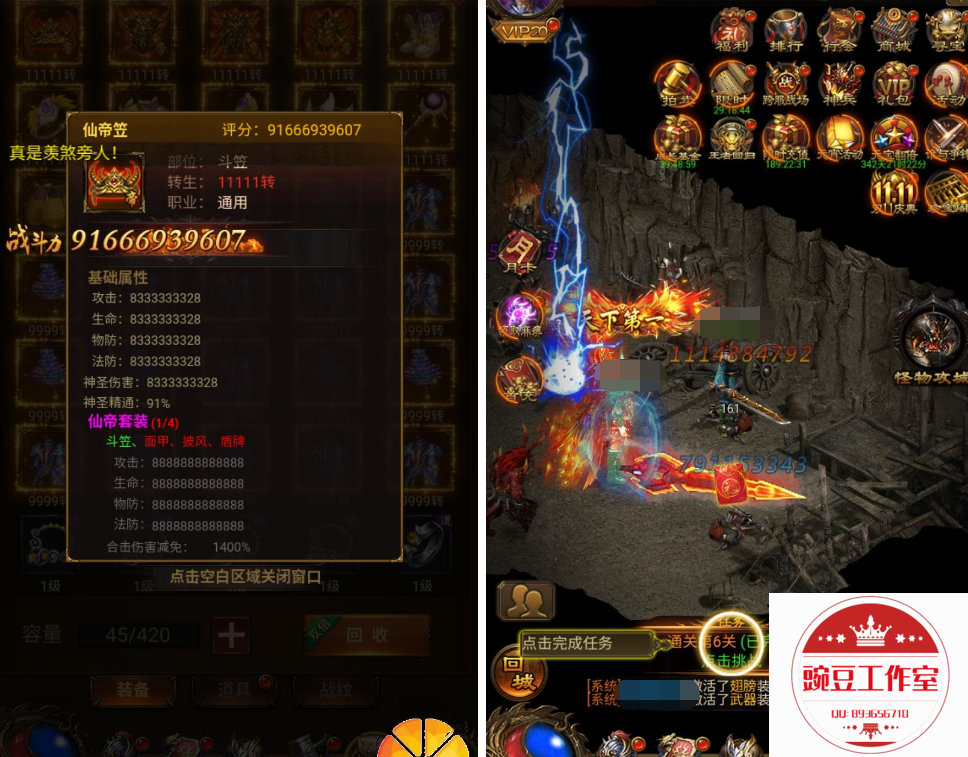
Task: Open the 王者回归 king's return icon
Action: tap(729, 138)
